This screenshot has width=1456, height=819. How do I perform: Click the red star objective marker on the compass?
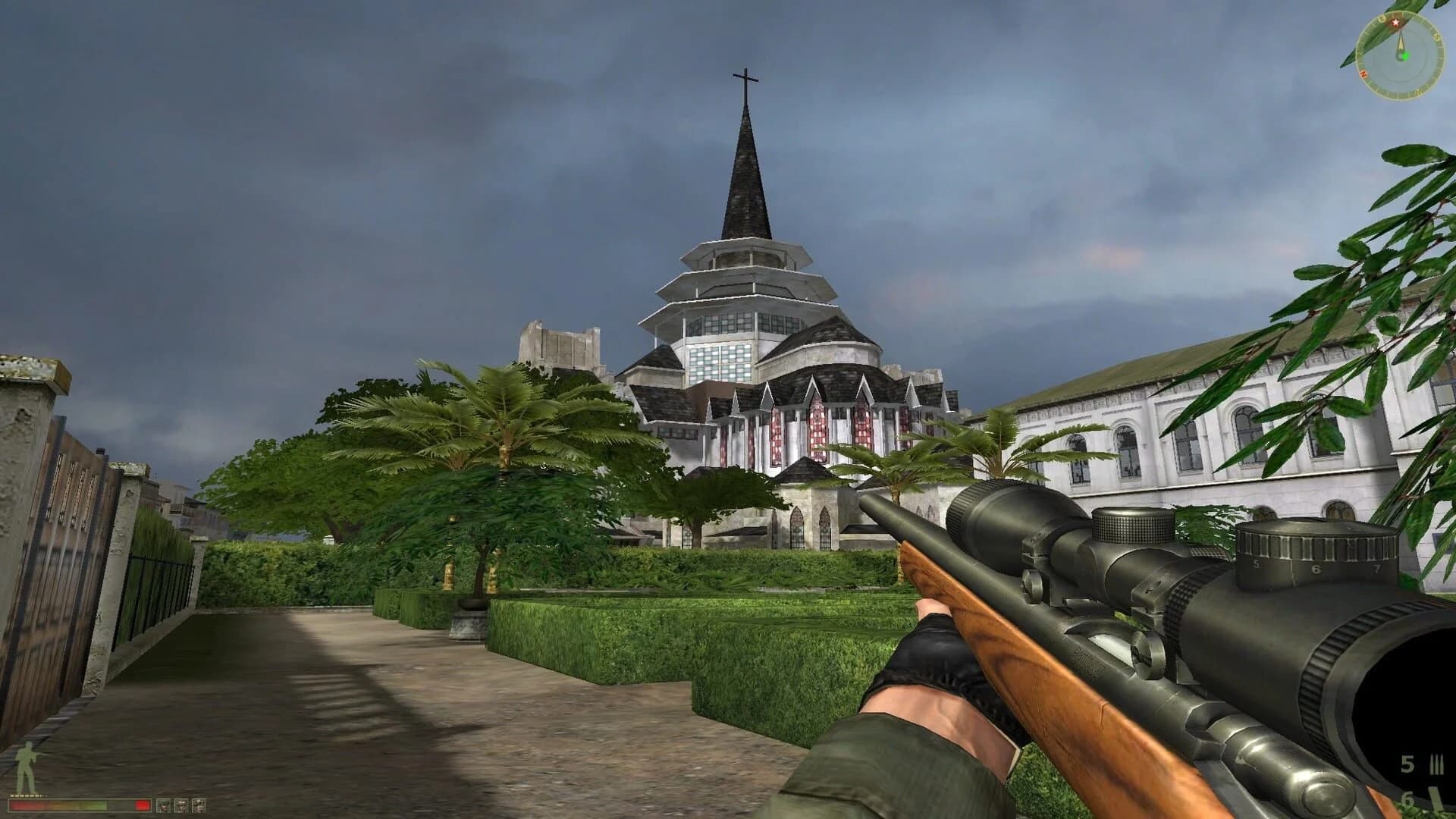tap(1395, 22)
